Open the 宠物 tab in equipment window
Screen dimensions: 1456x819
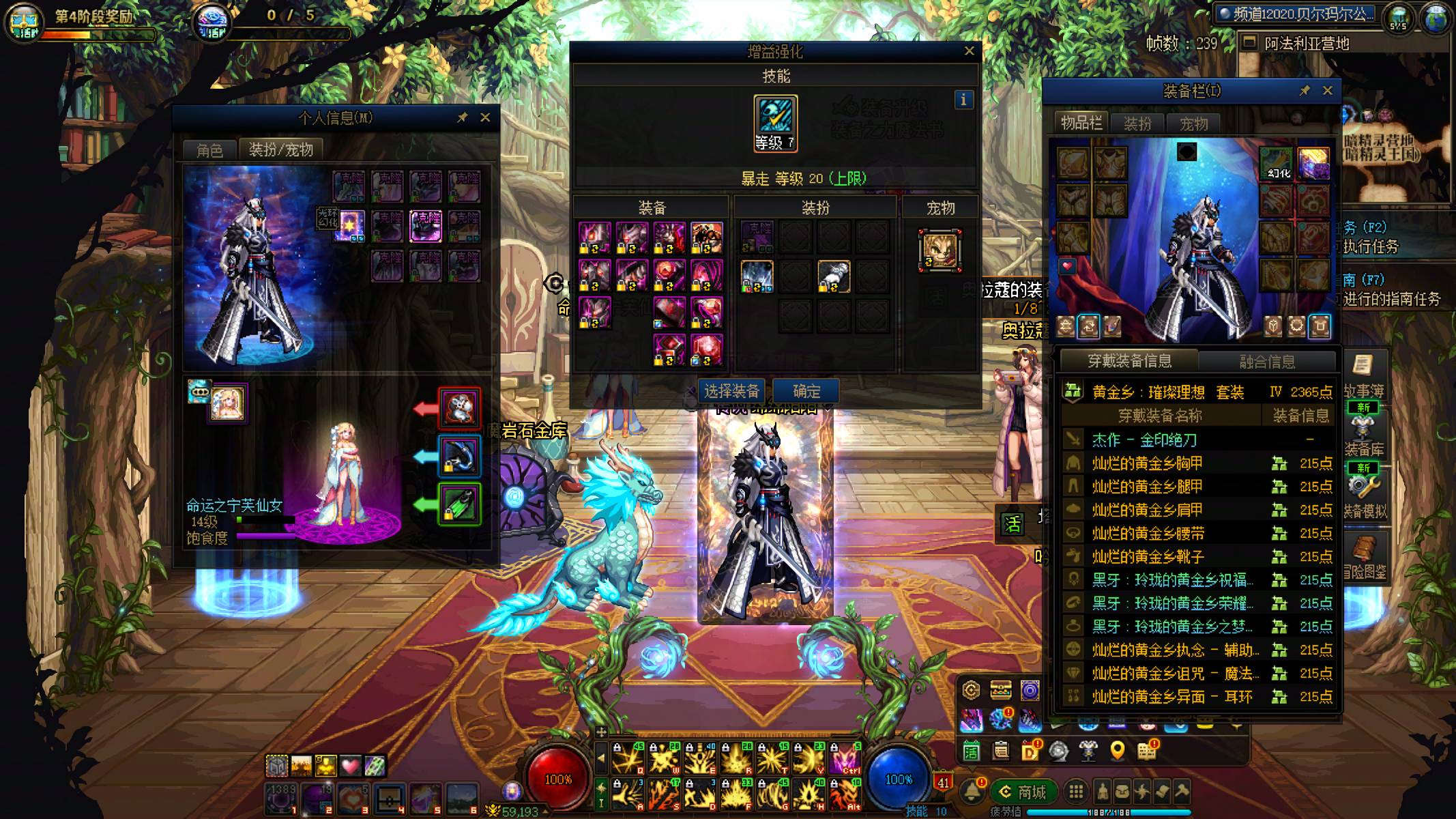click(x=1193, y=124)
